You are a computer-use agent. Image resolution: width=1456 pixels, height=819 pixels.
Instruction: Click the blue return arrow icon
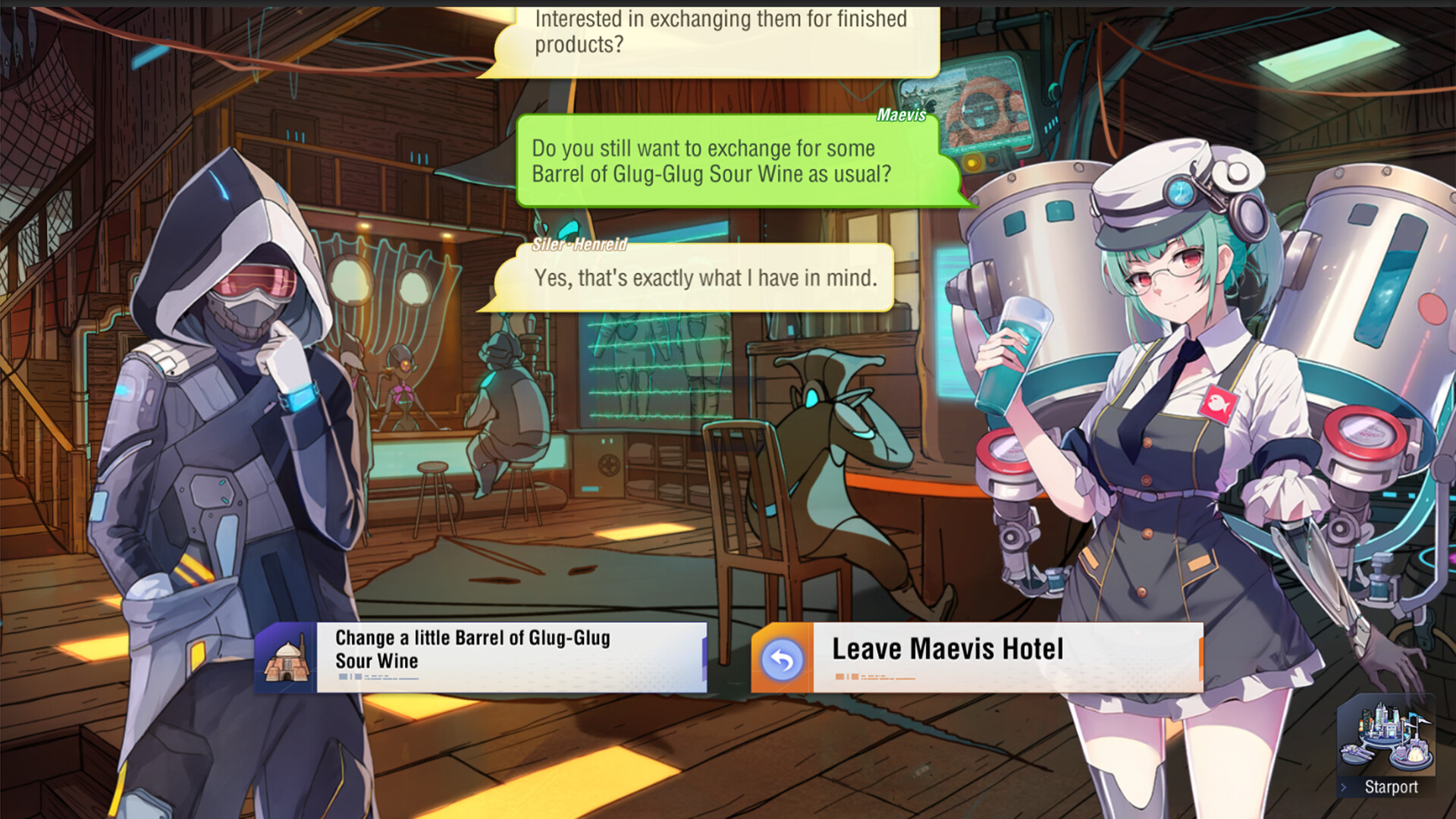(x=783, y=660)
